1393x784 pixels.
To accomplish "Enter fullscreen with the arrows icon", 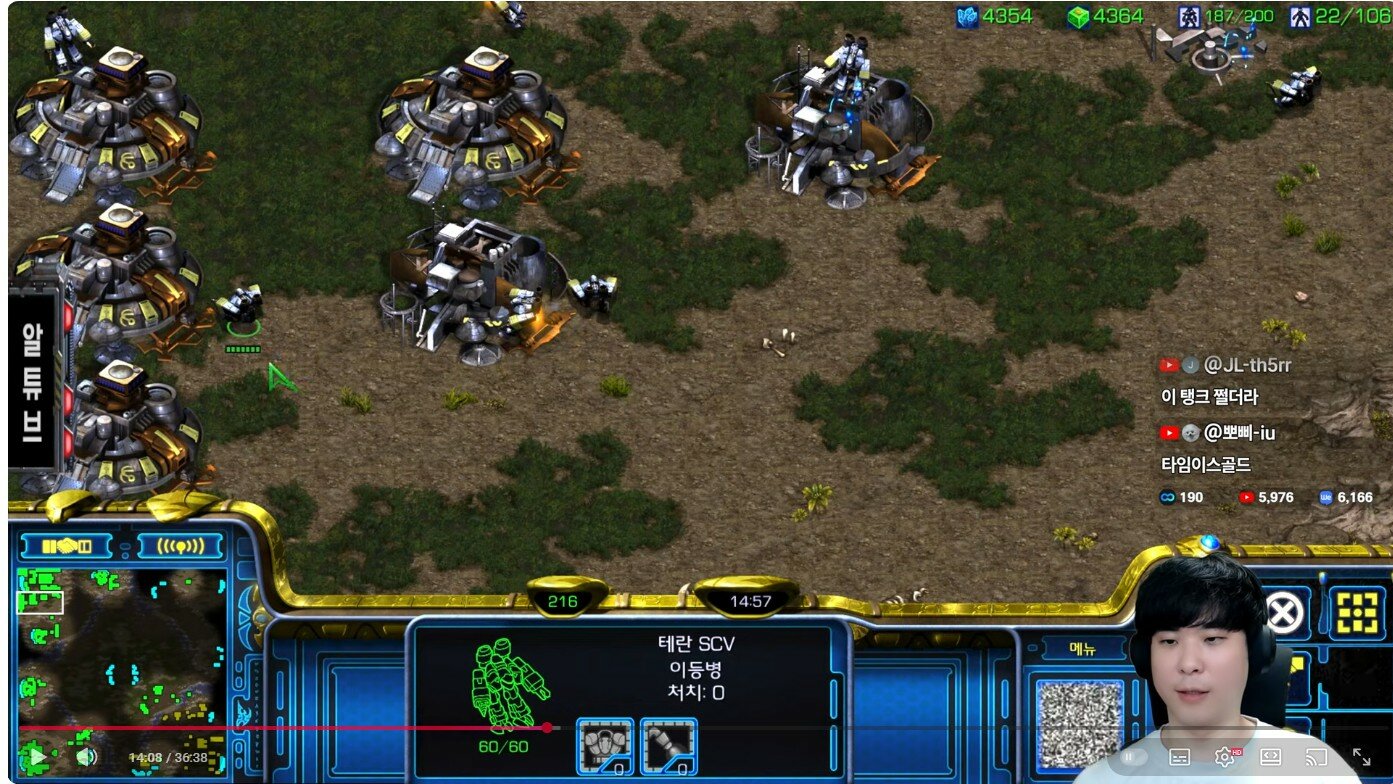I will (1361, 757).
